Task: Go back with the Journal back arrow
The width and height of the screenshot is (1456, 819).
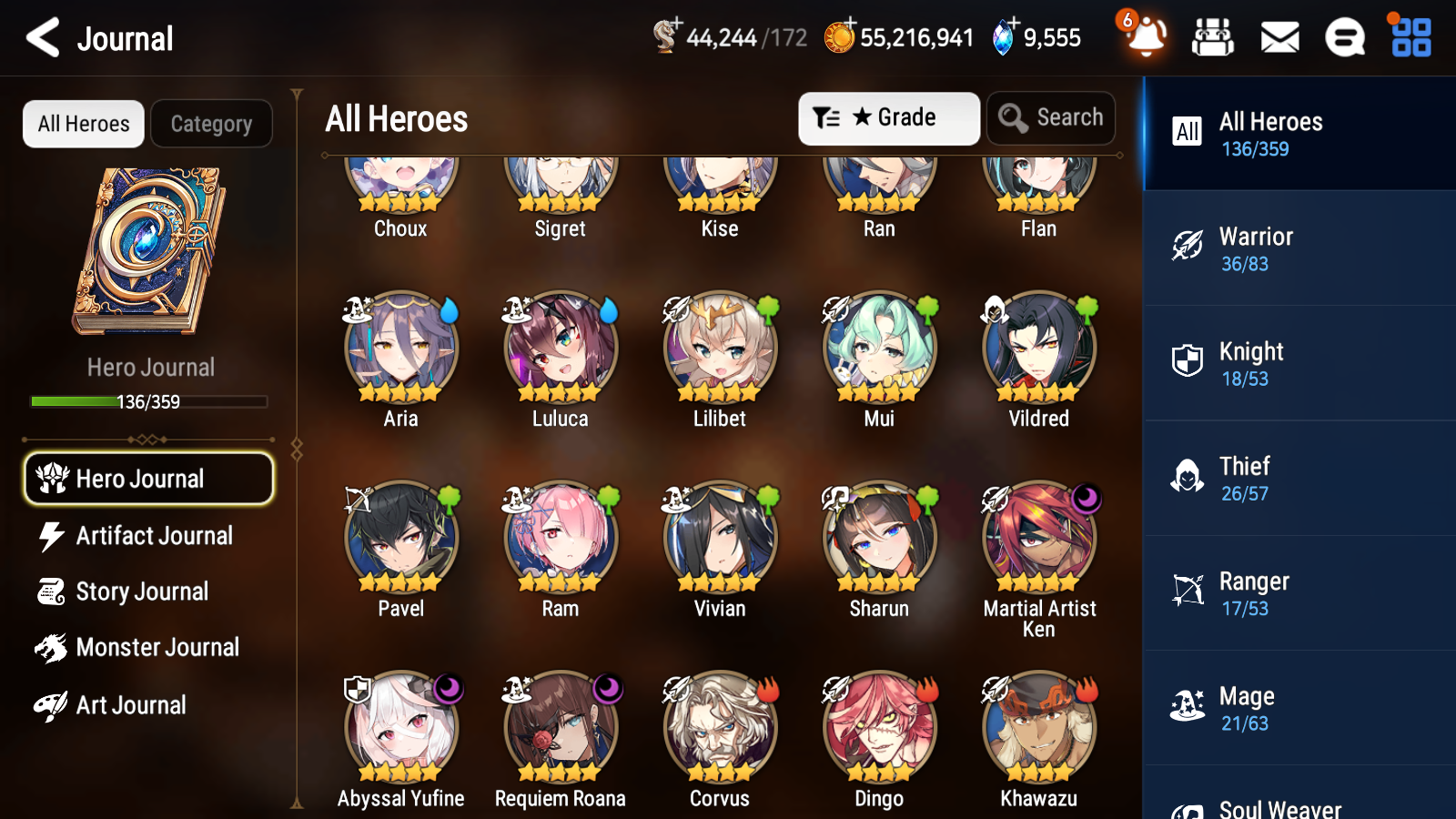Action: (x=40, y=37)
